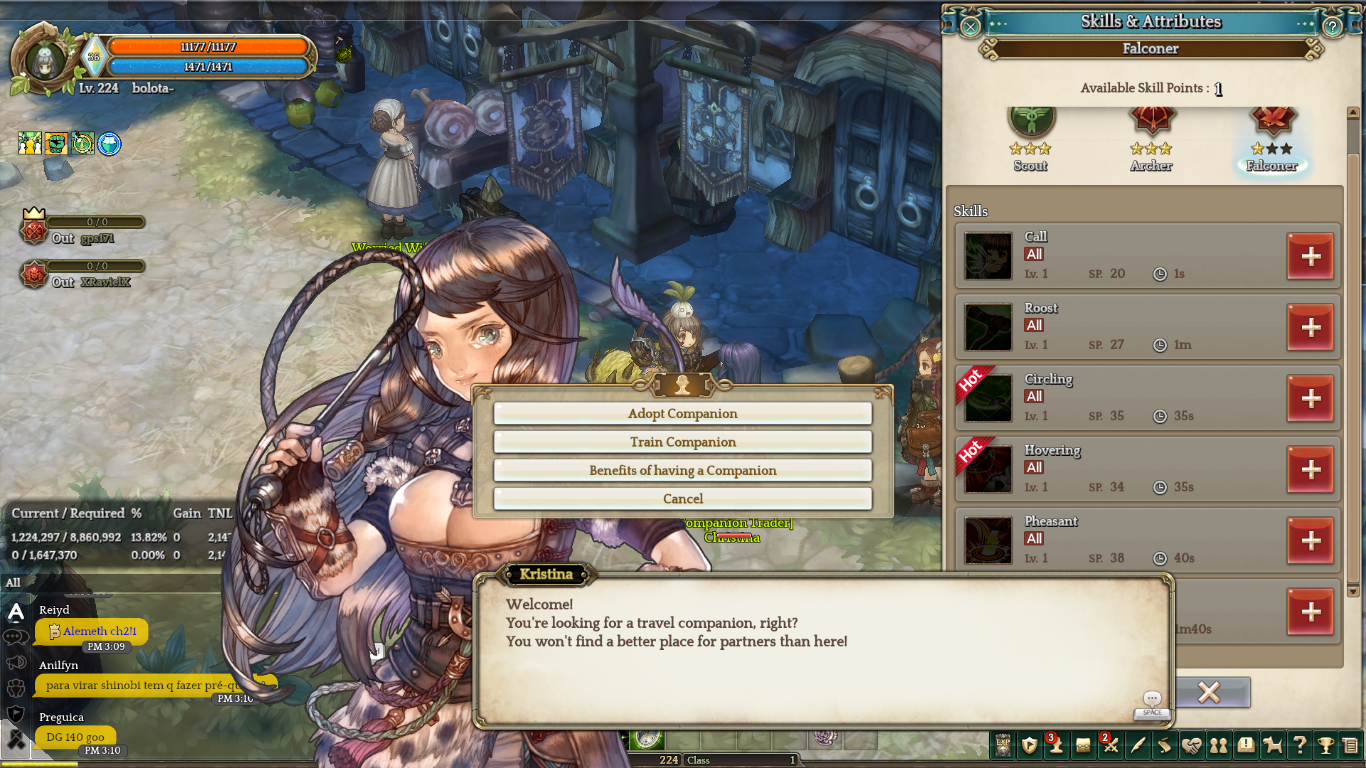This screenshot has width=1366, height=768.
Task: Open the trophy icon in the toolbar
Action: point(1326,745)
